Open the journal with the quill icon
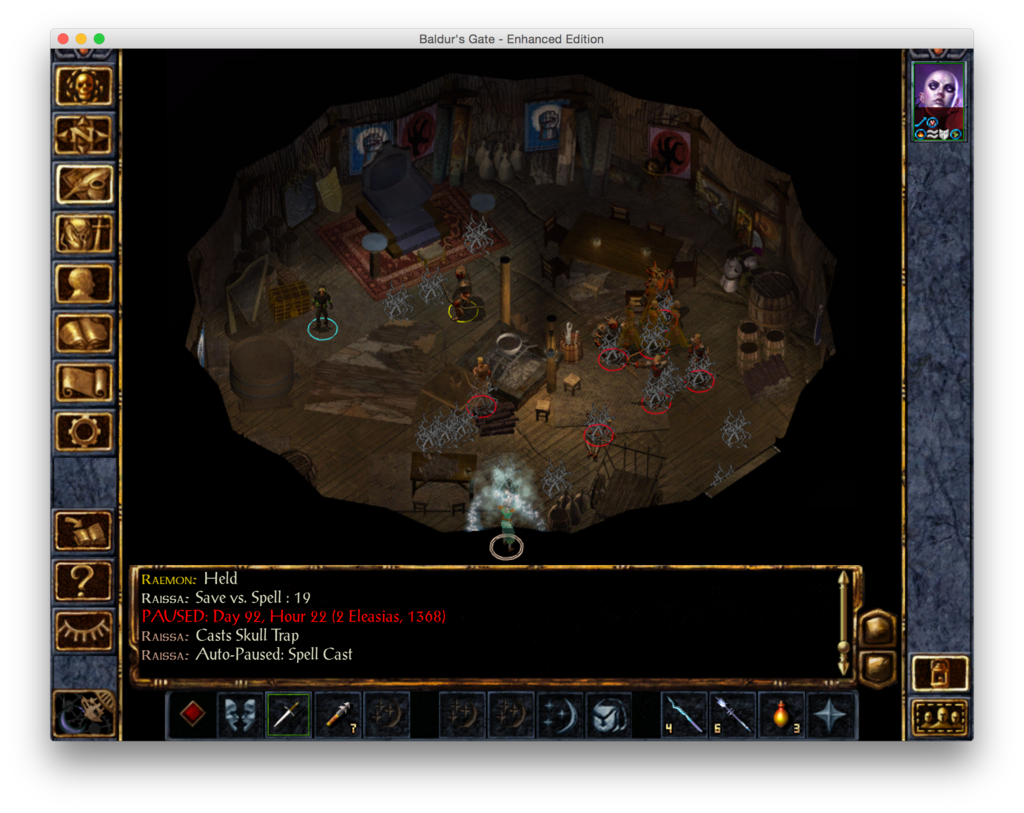The width and height of the screenshot is (1024, 813). (84, 184)
